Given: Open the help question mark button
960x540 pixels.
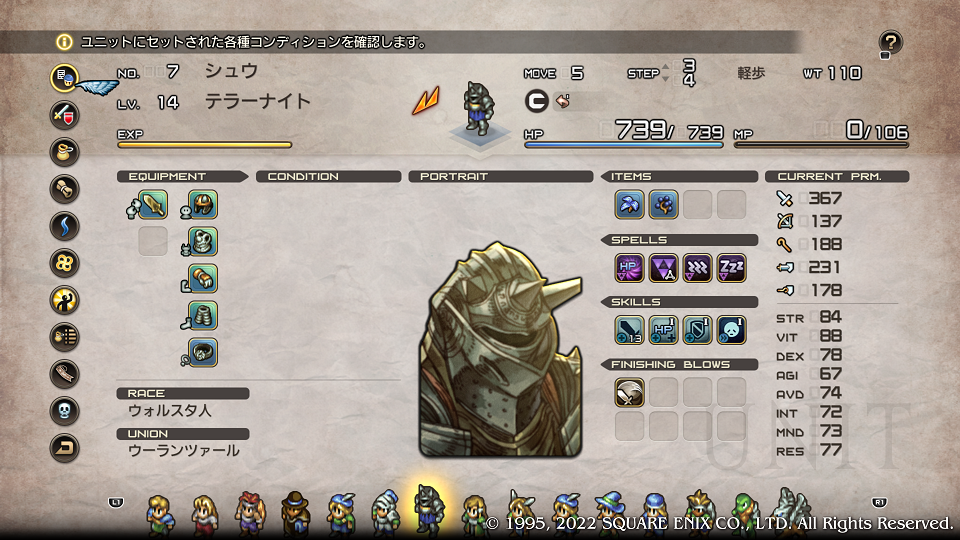Looking at the screenshot, I should [x=891, y=42].
